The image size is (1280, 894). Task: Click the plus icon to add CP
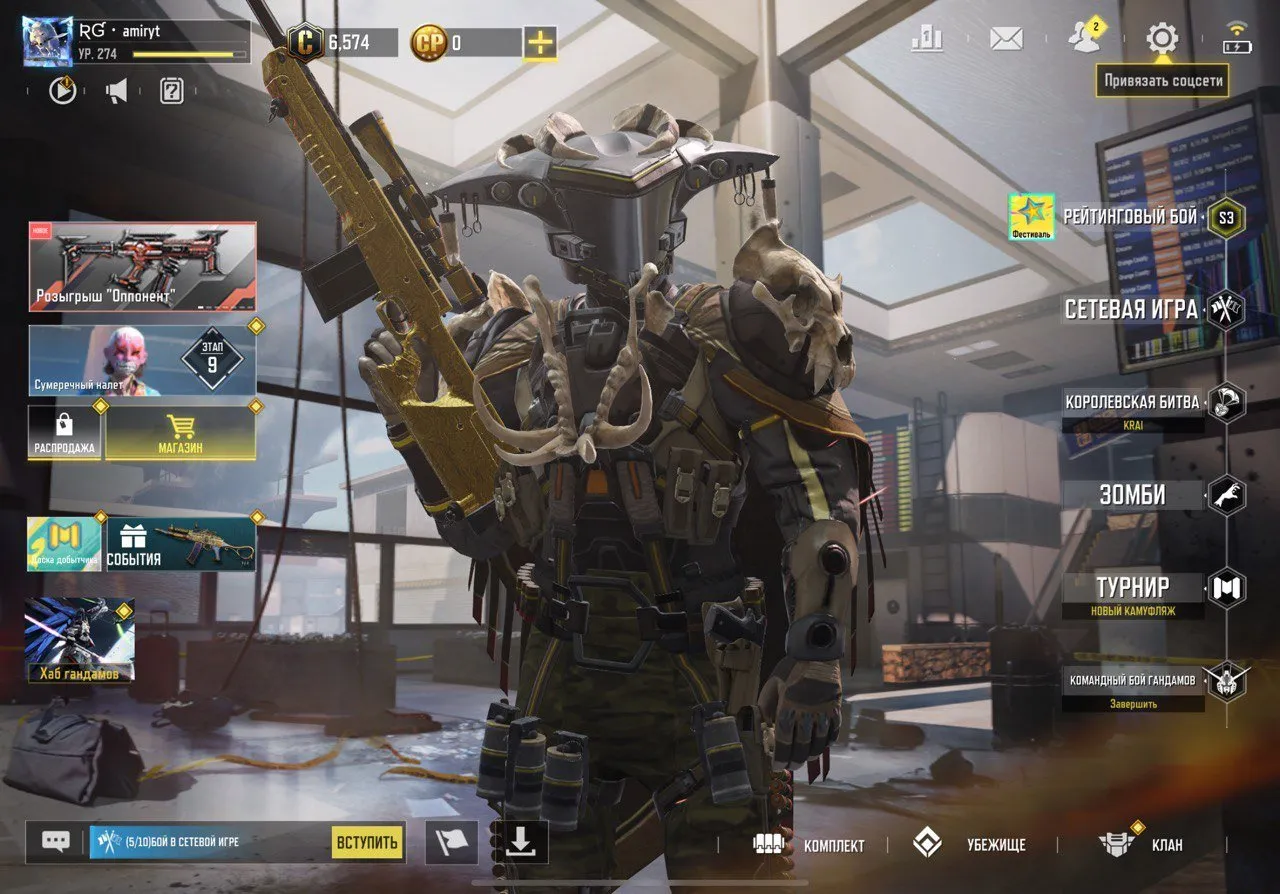coord(542,43)
